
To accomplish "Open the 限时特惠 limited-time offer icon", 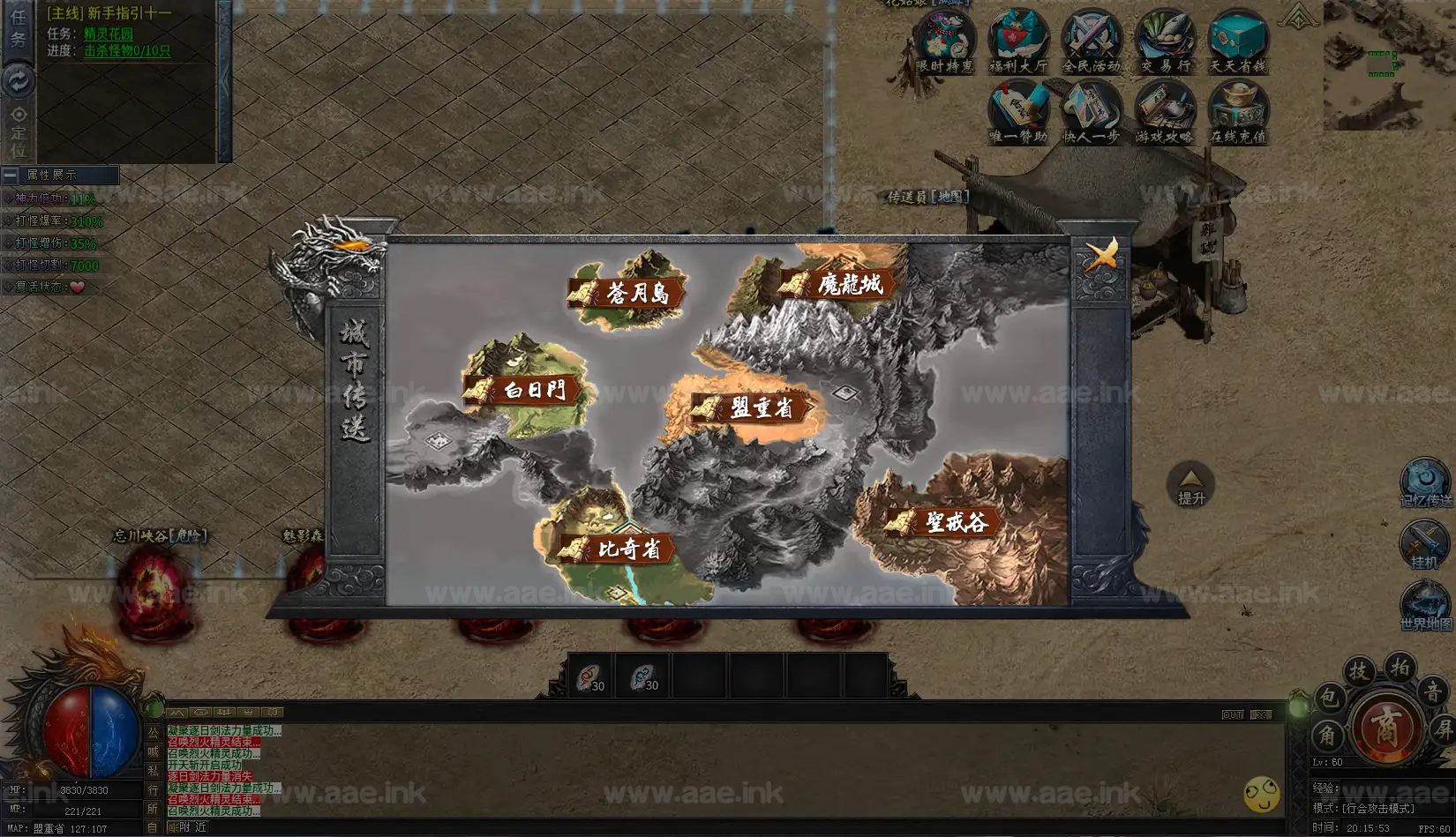I will (x=945, y=41).
